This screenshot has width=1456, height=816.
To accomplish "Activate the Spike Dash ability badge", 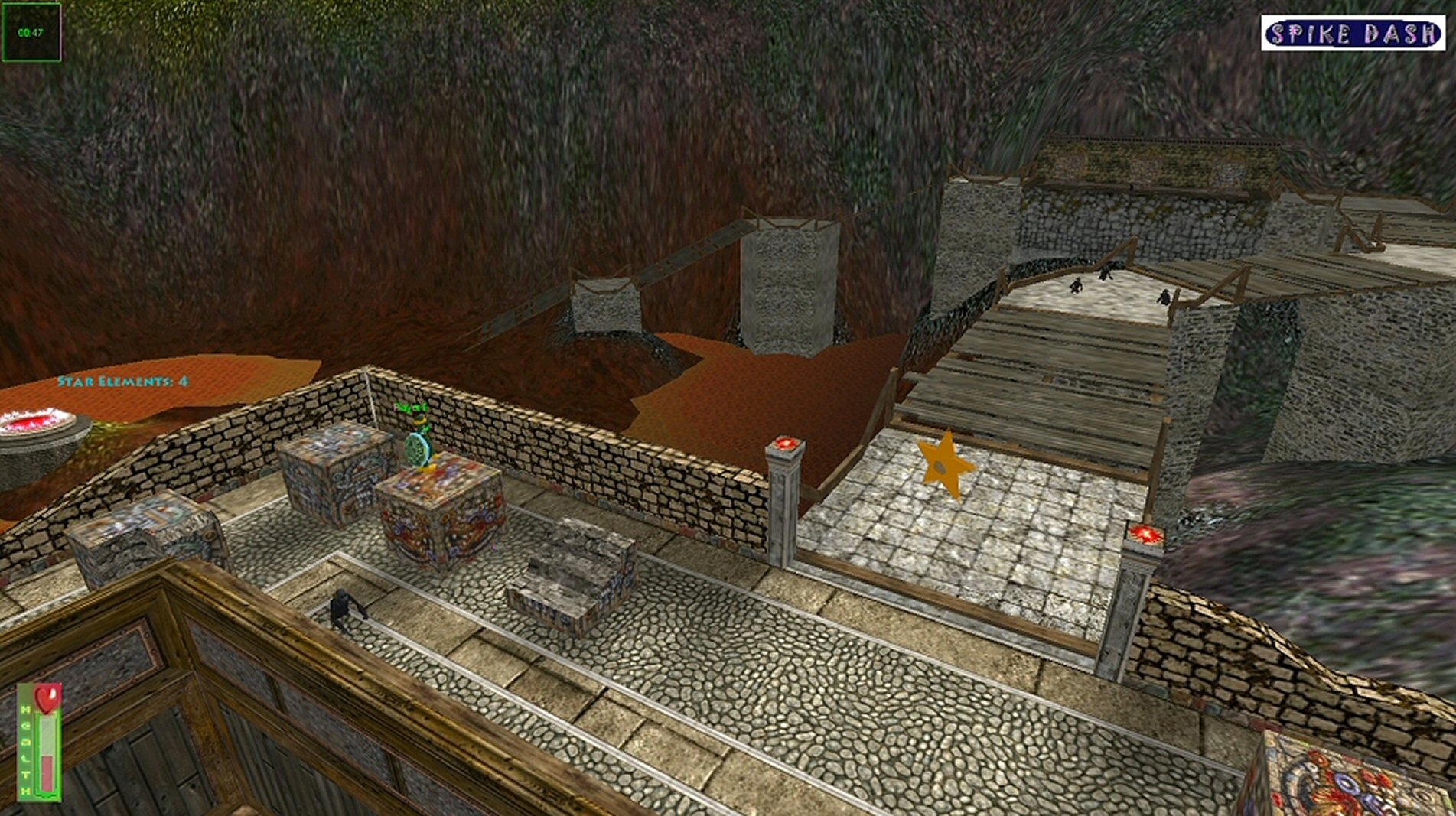I will (1352, 34).
